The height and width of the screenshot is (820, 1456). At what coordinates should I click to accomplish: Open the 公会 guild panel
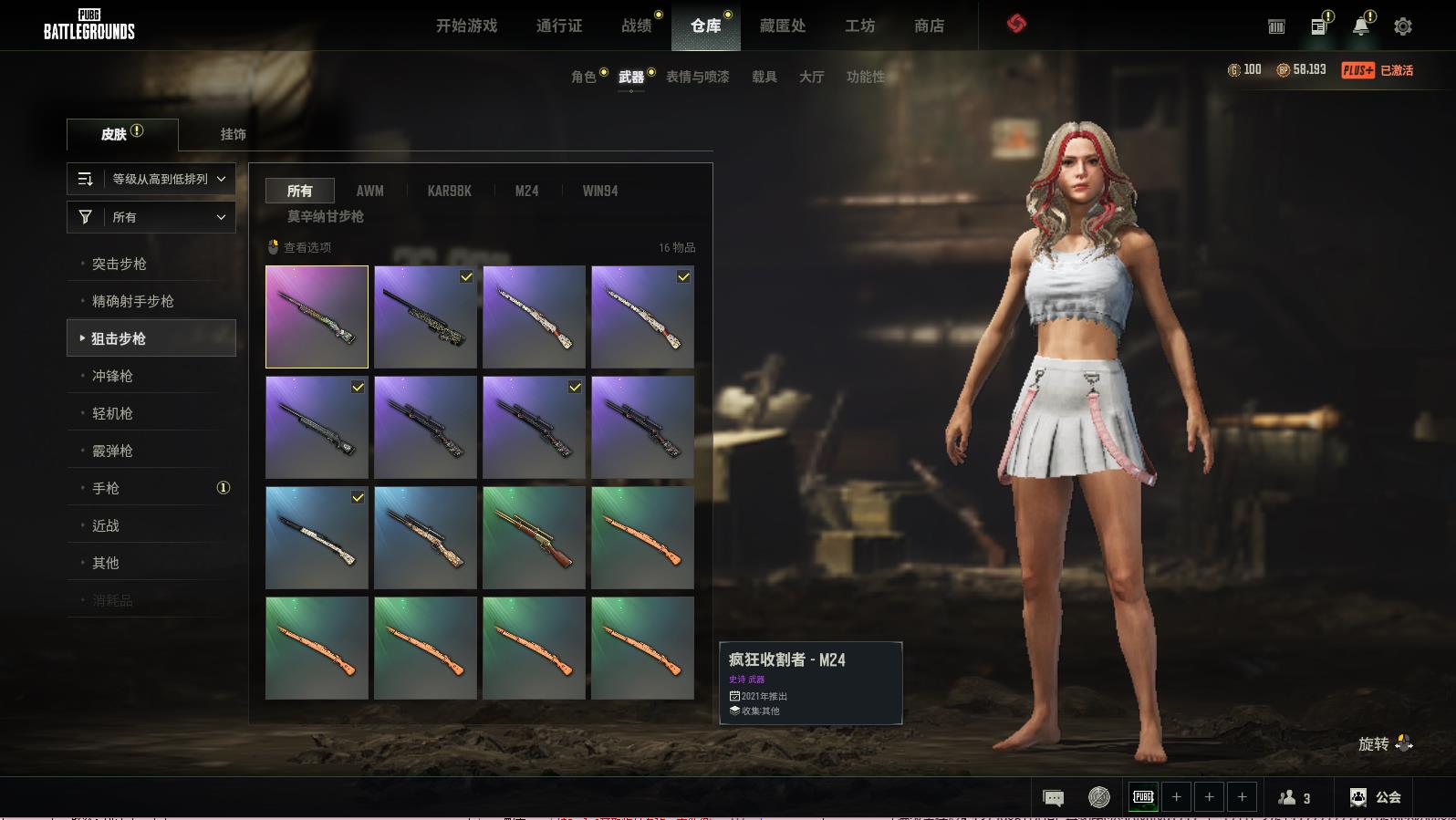point(1377,797)
